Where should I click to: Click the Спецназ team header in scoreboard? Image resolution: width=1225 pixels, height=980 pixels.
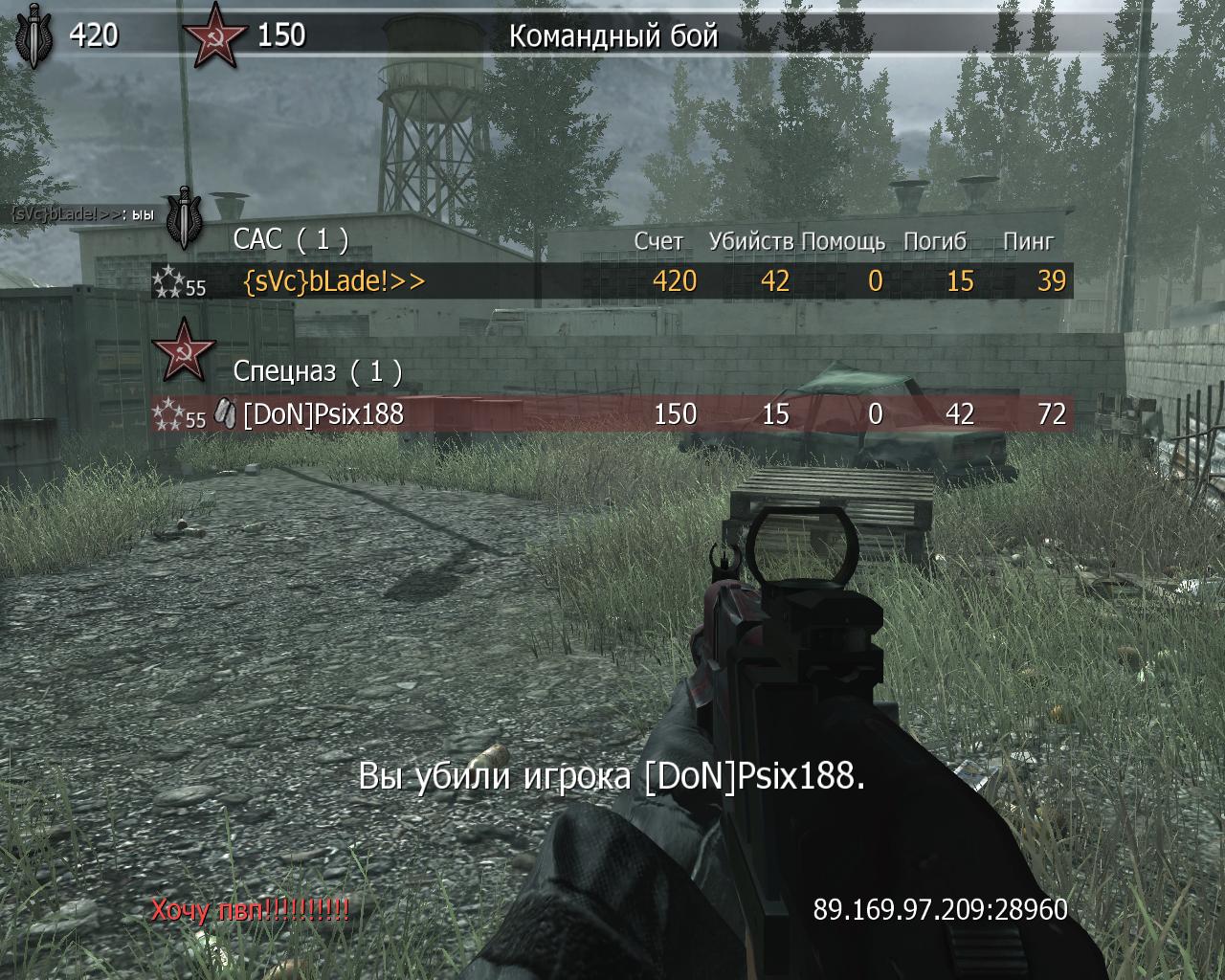pyautogui.click(x=317, y=370)
